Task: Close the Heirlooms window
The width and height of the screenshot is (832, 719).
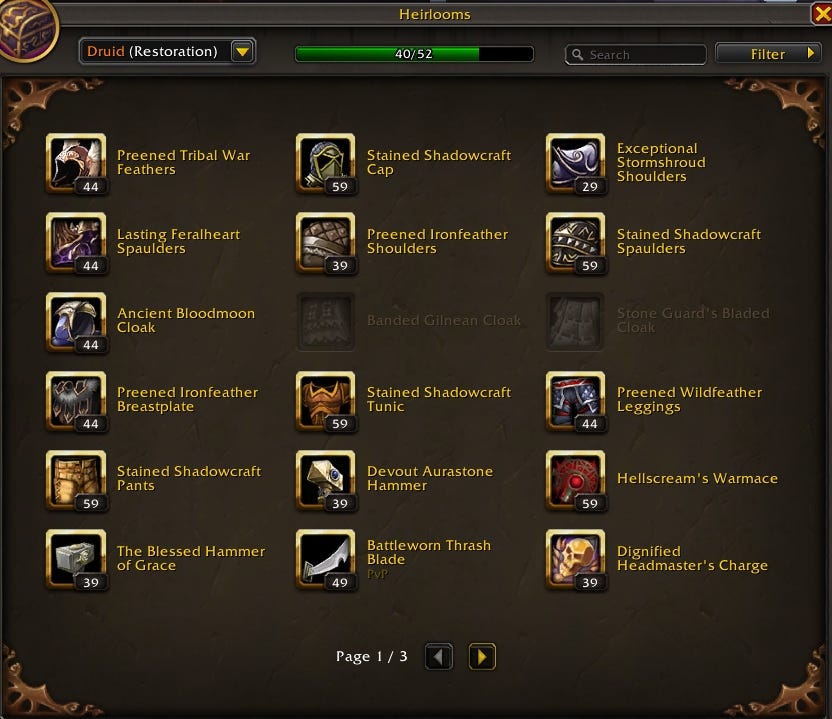Action: 821,14
